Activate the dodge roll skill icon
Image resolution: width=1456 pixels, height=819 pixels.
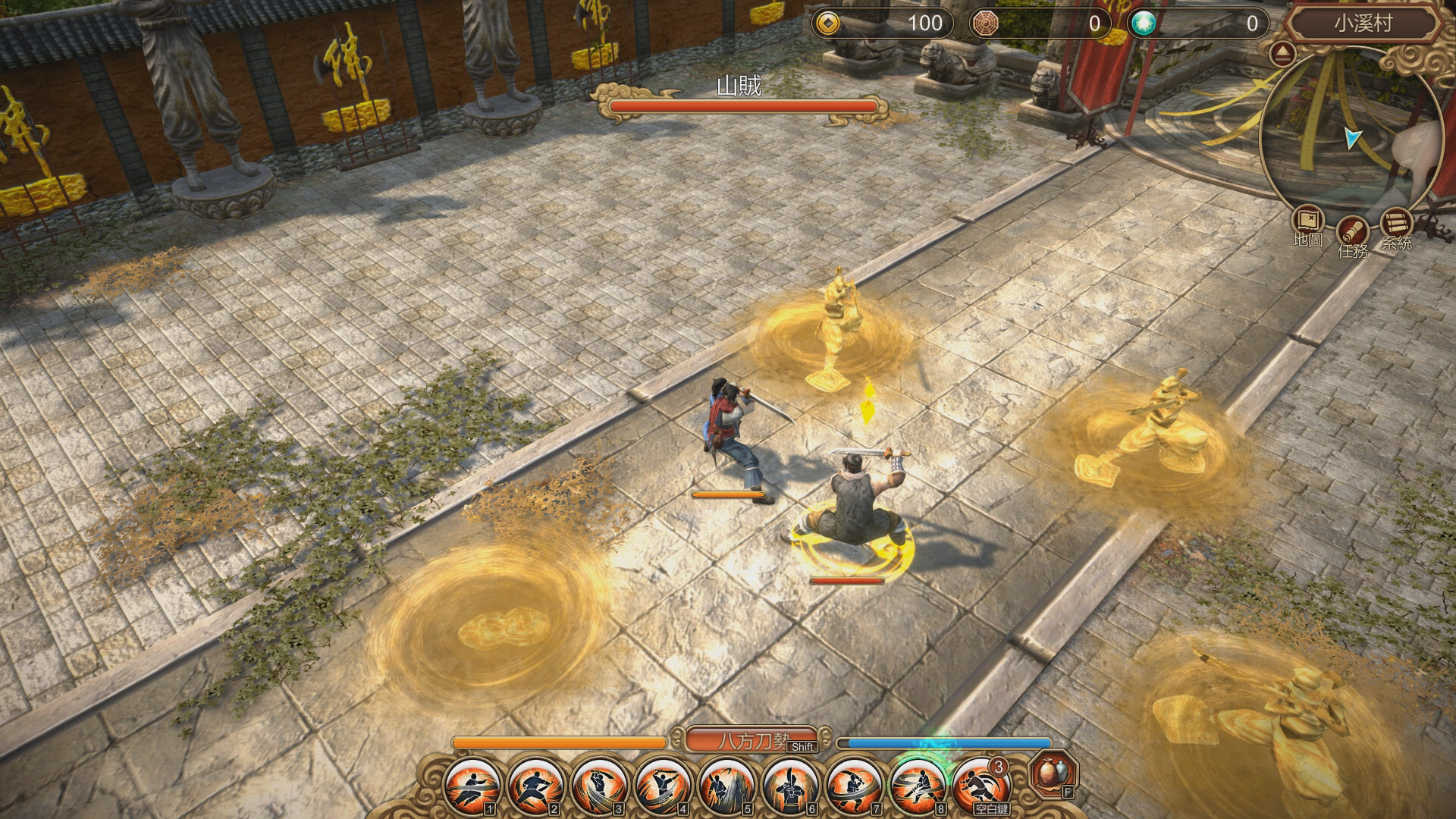981,786
